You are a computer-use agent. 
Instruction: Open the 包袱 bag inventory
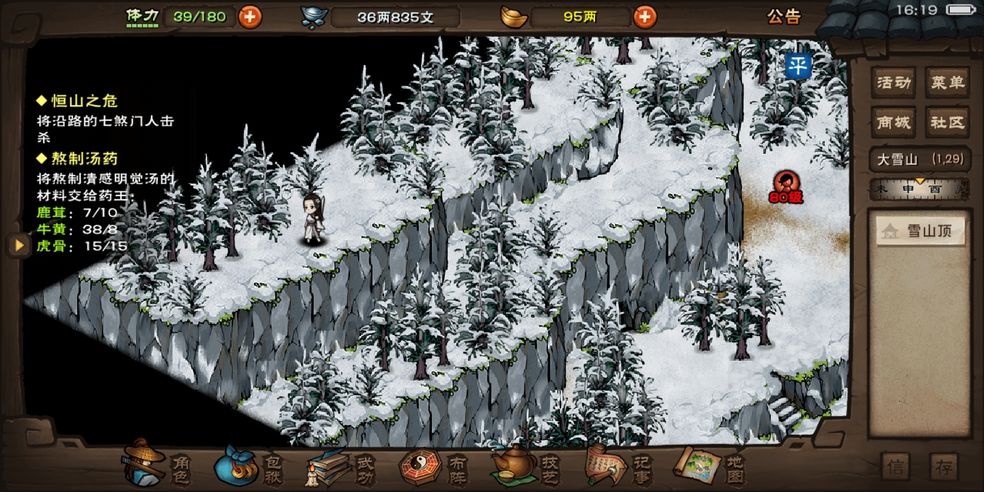point(250,464)
